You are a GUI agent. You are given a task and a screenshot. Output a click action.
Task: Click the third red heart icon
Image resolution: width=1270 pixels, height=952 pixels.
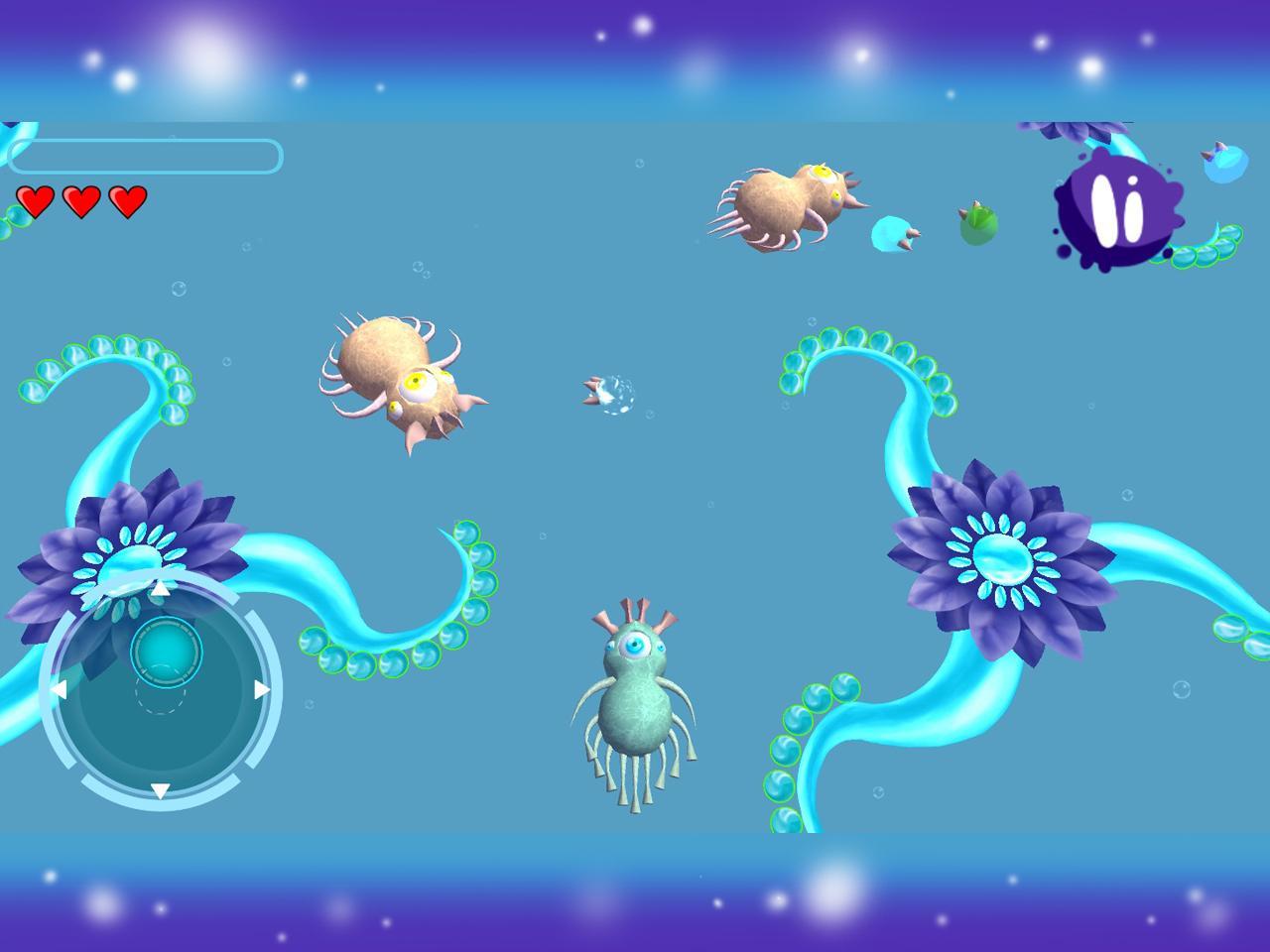point(127,200)
